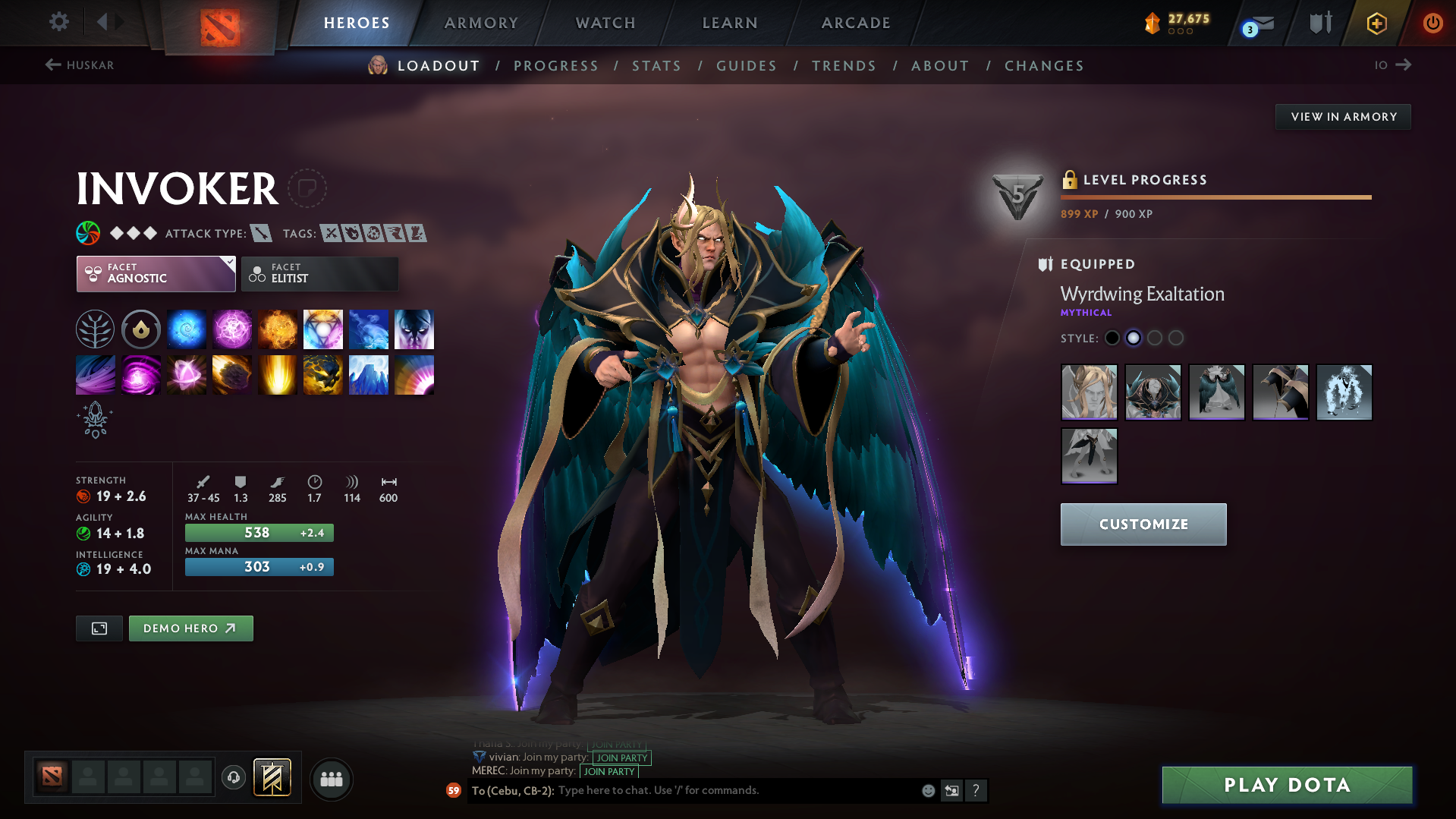Select the Sun Strike ability icon
Screen dimensions: 1456x819
[x=277, y=374]
